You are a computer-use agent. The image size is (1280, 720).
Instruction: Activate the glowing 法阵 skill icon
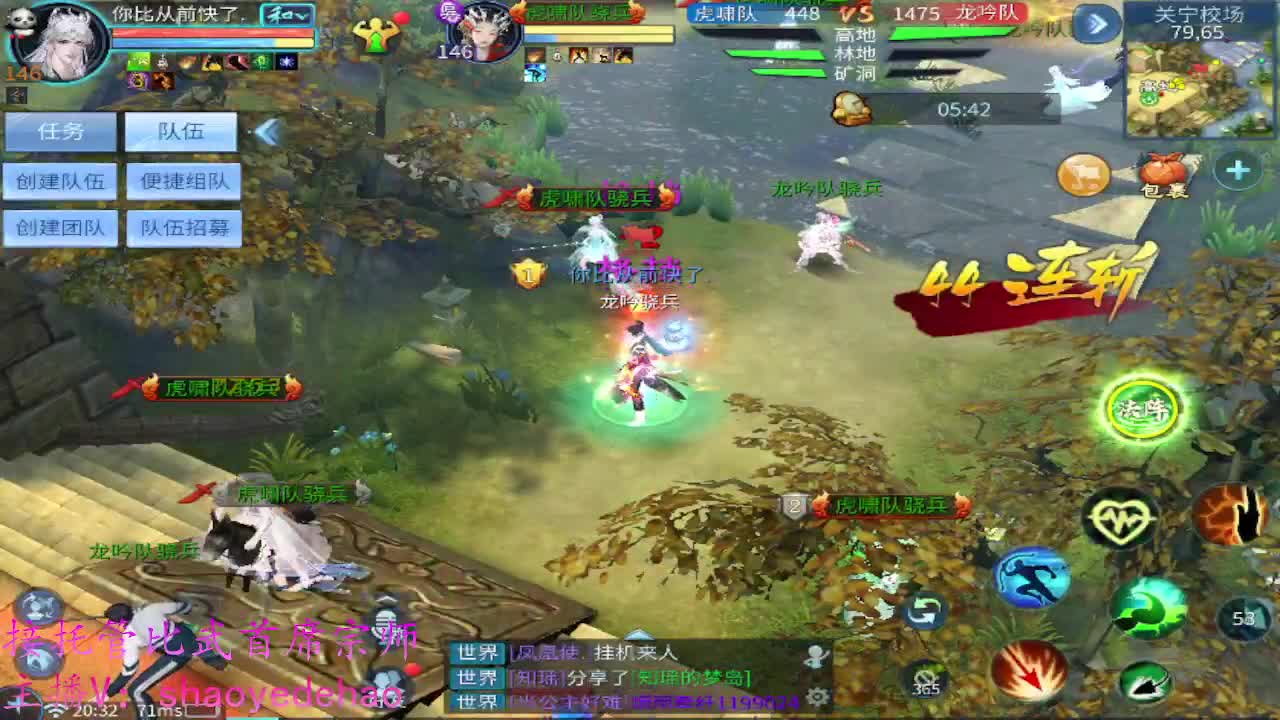[x=1145, y=405]
